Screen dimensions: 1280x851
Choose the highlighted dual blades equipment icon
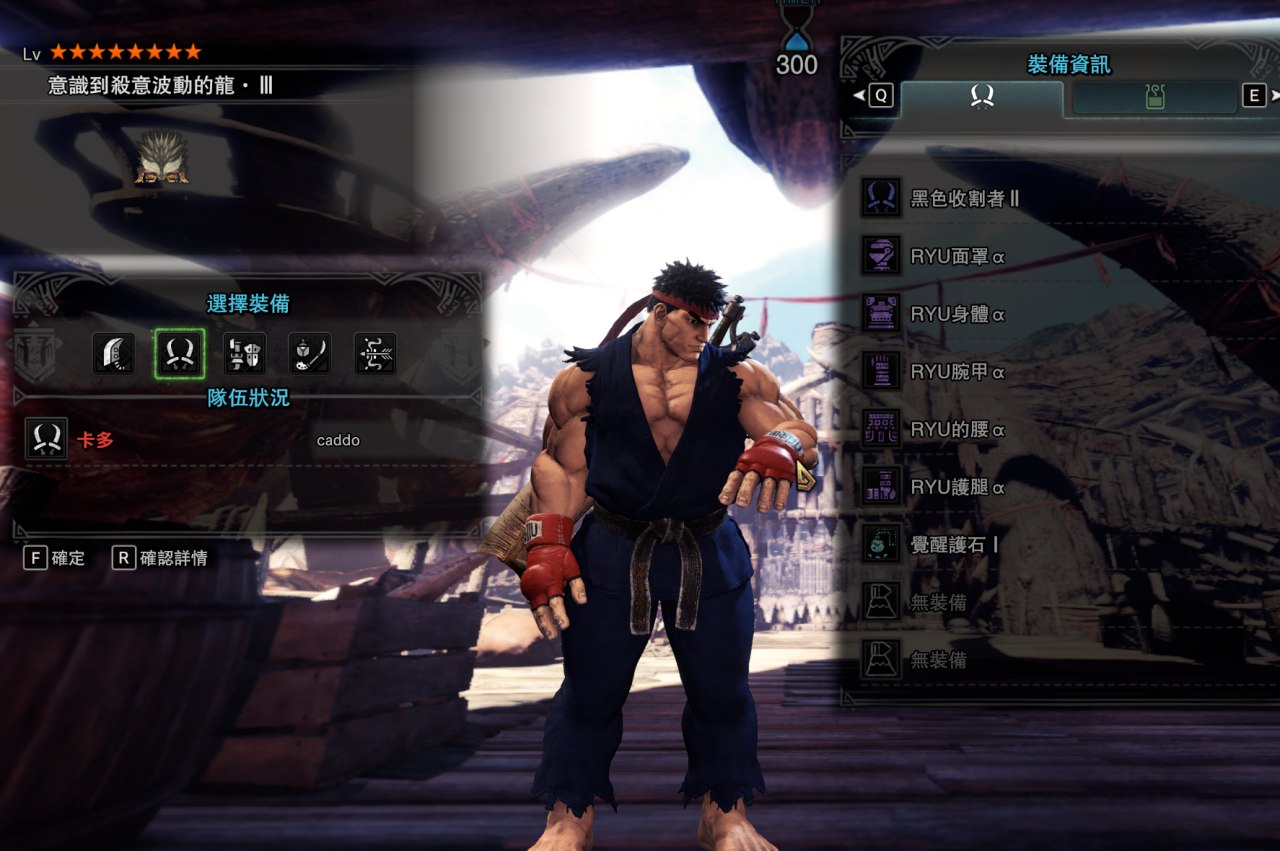coord(180,354)
